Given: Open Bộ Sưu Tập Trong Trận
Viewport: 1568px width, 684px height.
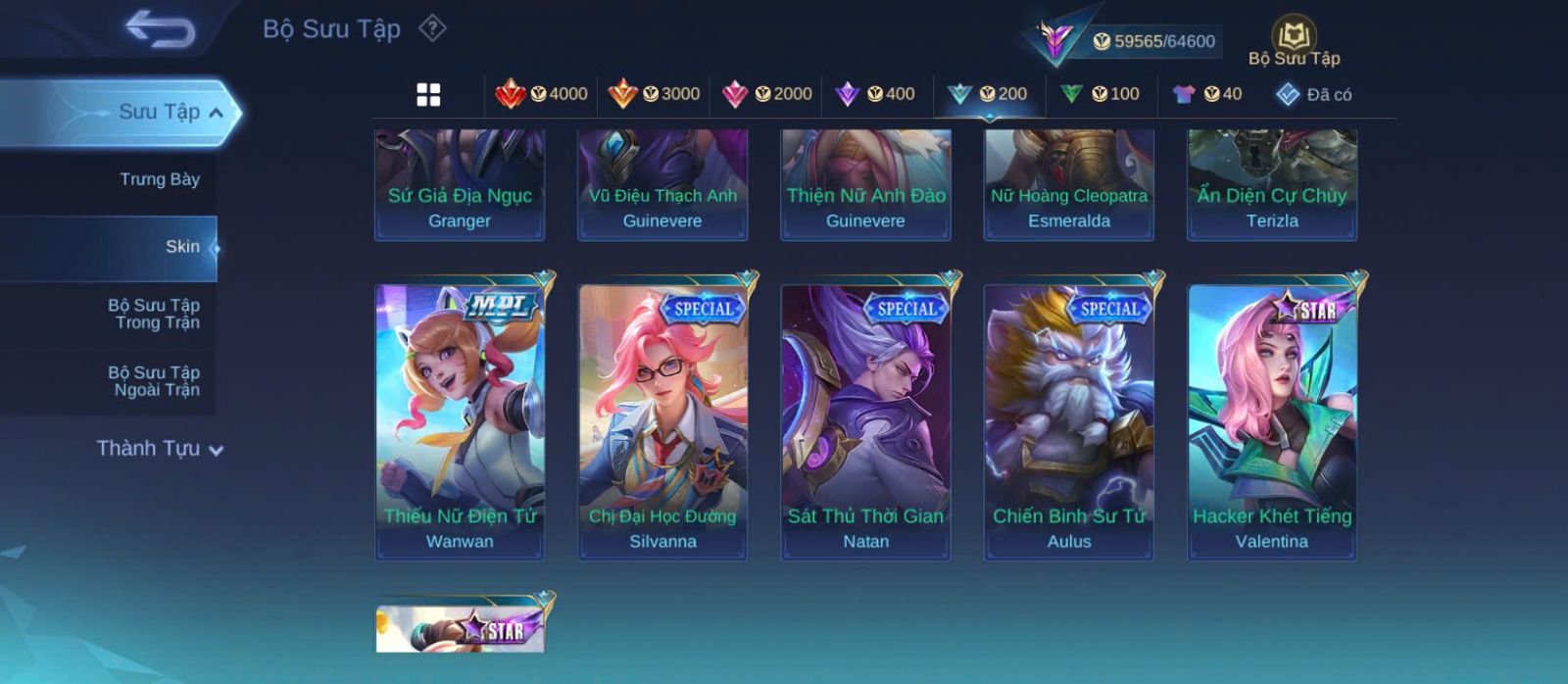Looking at the screenshot, I should coord(155,314).
